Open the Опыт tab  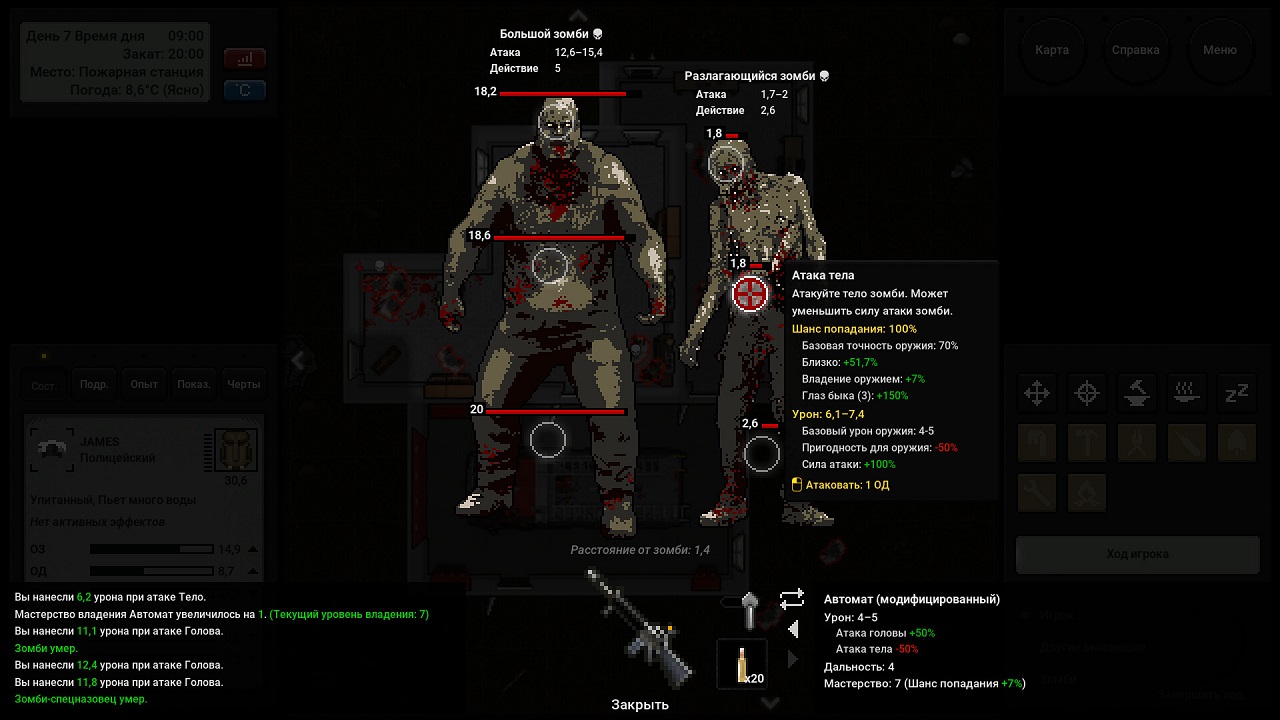[x=142, y=383]
